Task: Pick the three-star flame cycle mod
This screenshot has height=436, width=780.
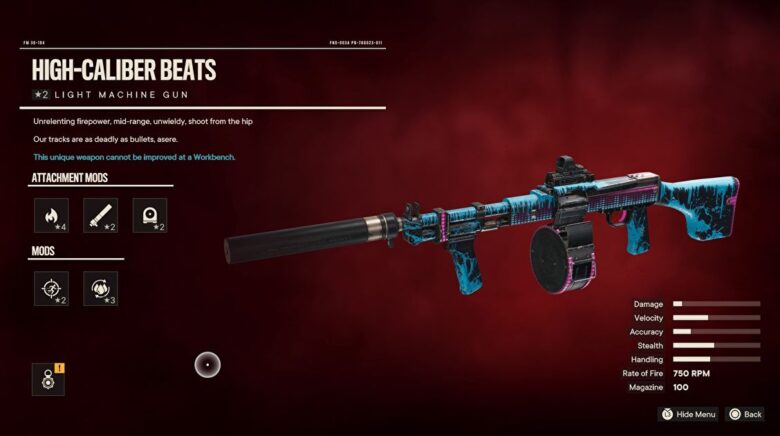Action: pyautogui.click(x=100, y=288)
